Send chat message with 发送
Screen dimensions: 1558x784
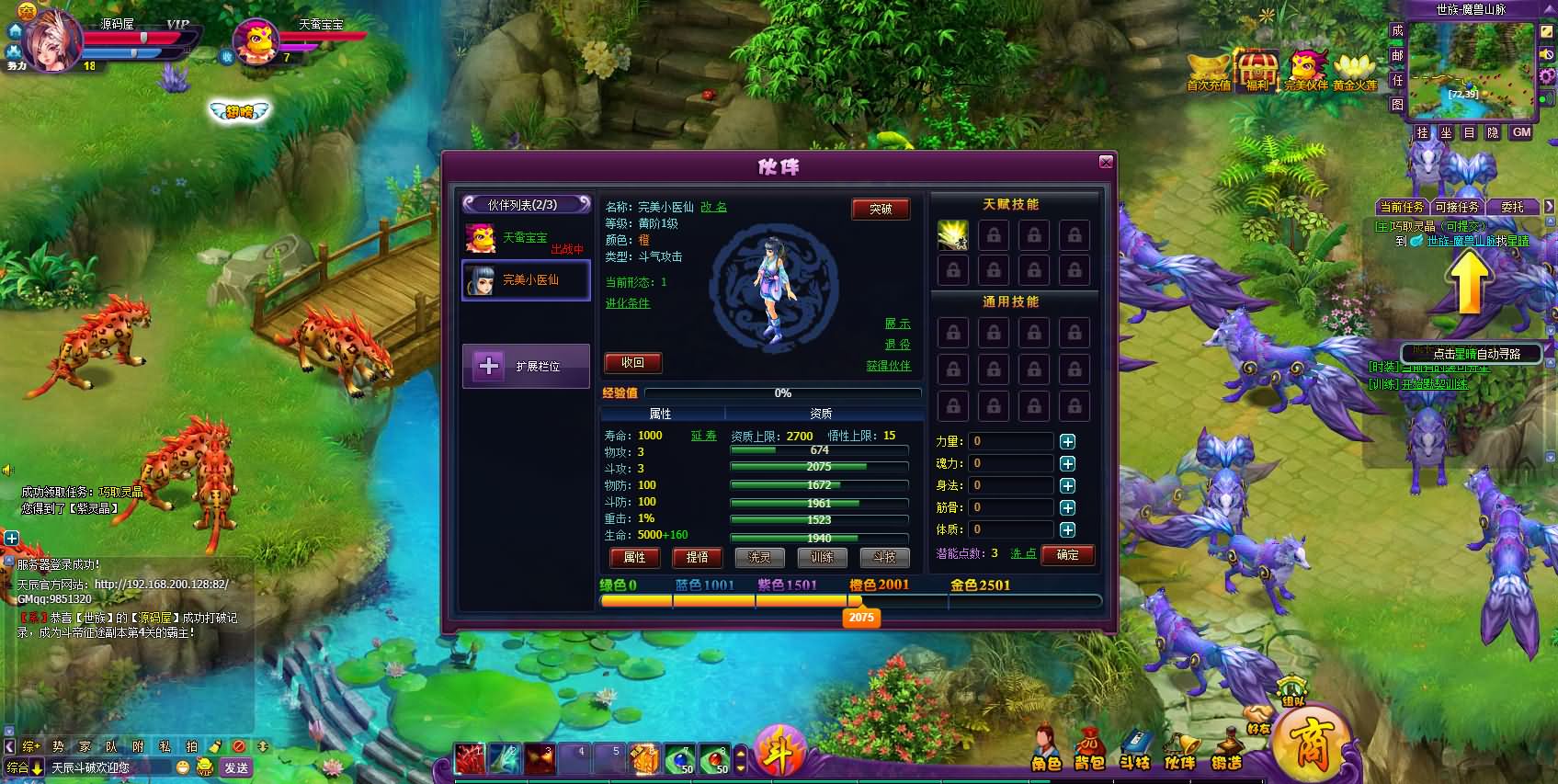tap(236, 767)
